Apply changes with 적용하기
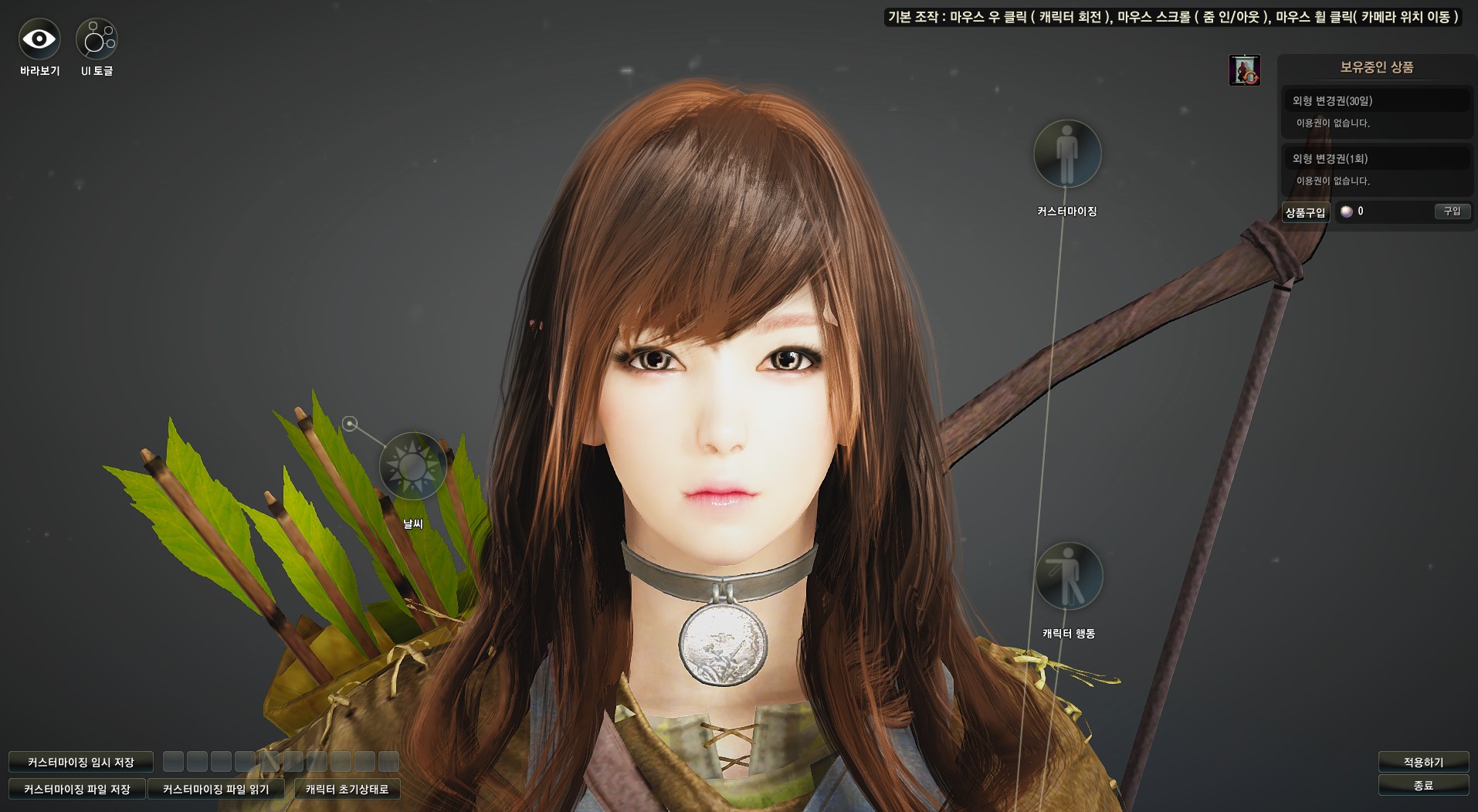Viewport: 1478px width, 812px height. click(x=1423, y=762)
